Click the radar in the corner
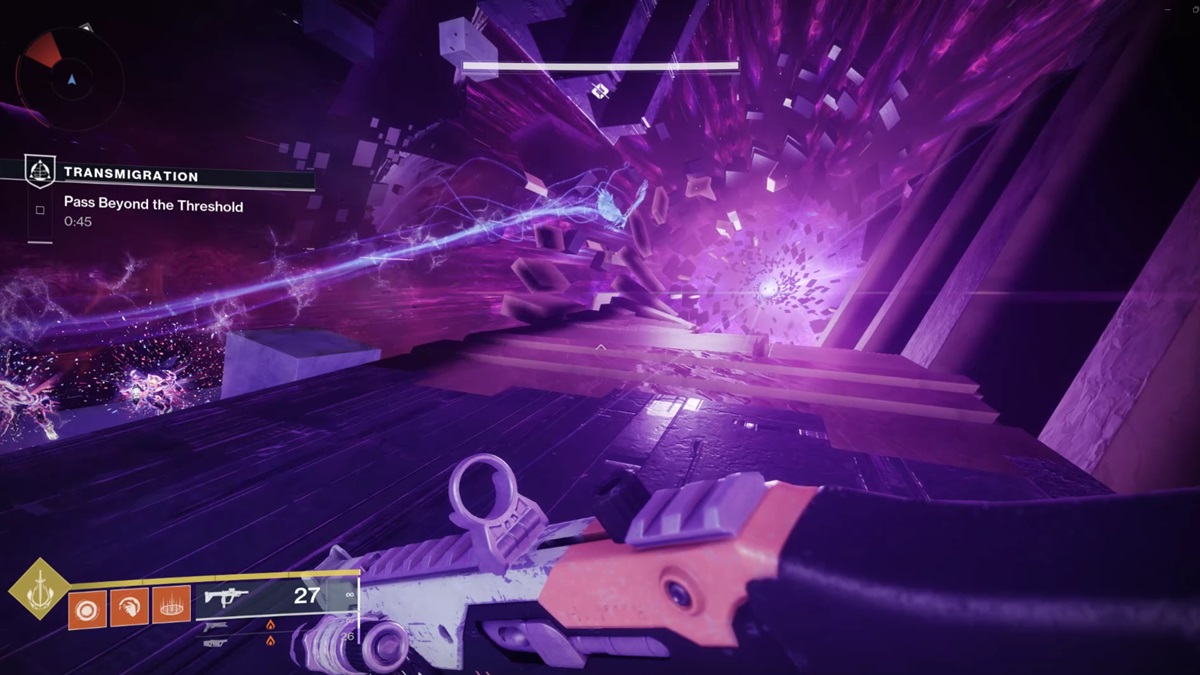The height and width of the screenshot is (675, 1200). click(69, 76)
